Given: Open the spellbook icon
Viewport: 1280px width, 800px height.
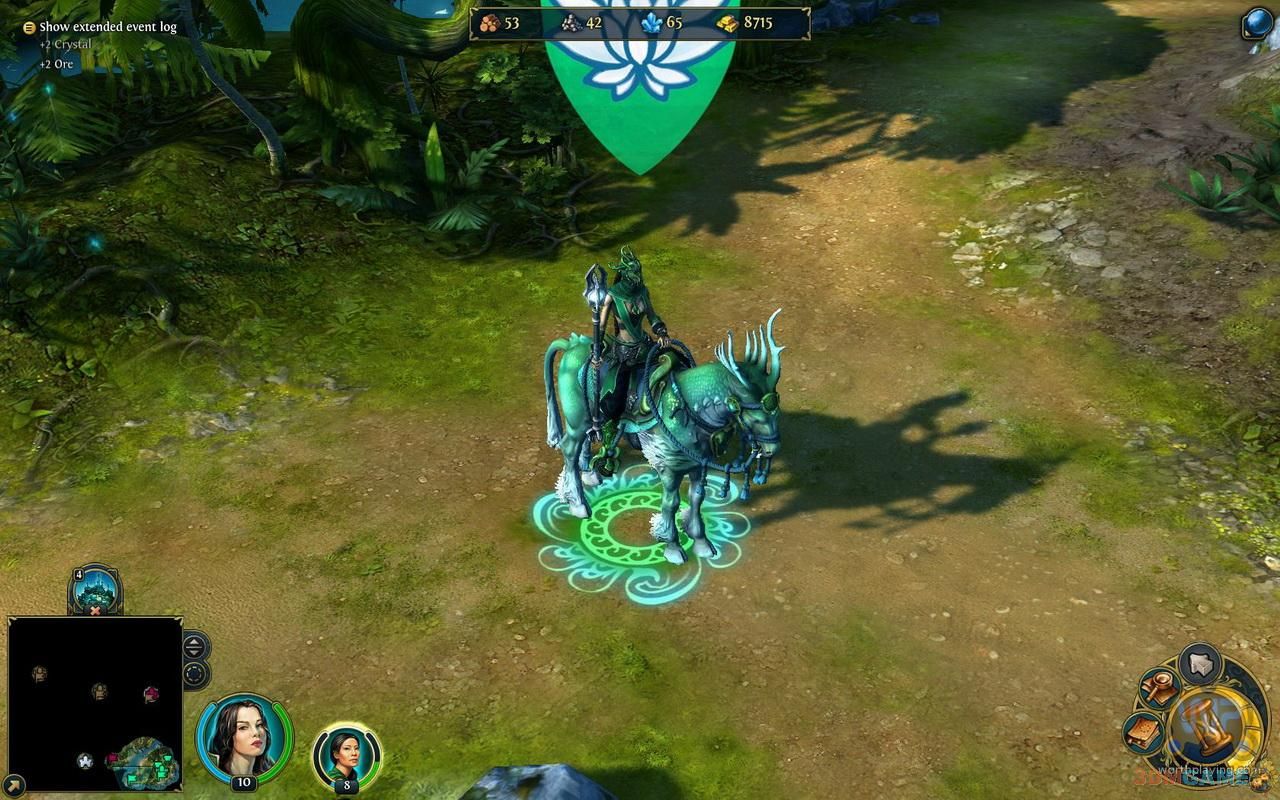Looking at the screenshot, I should point(1143,733).
